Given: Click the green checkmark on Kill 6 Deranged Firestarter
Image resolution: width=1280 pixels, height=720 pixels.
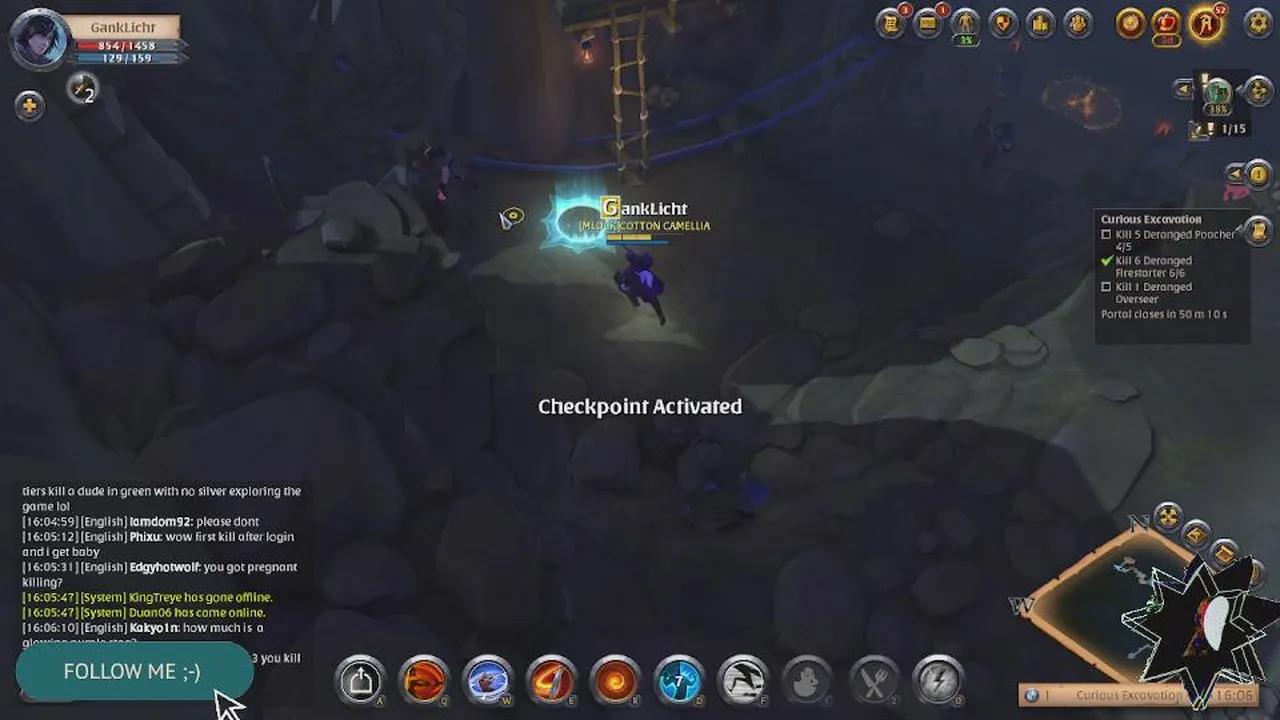Looking at the screenshot, I should (1106, 260).
